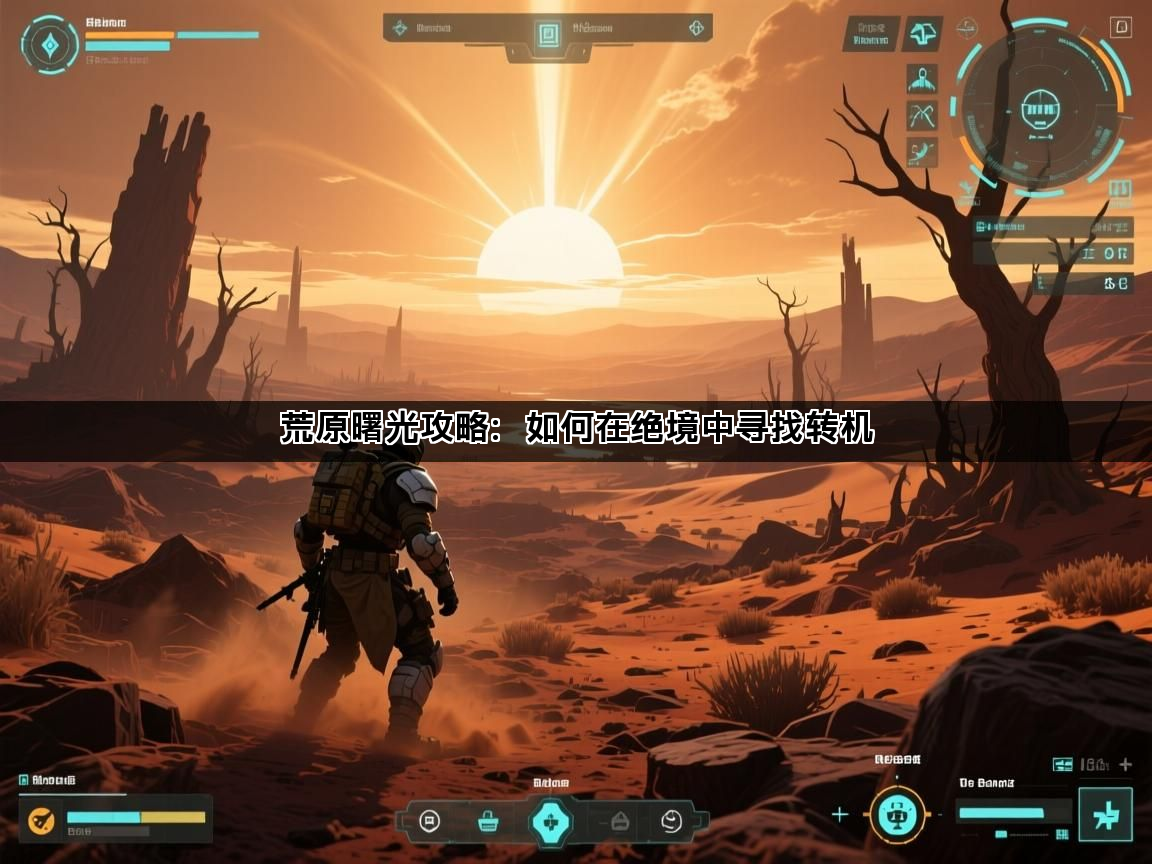
Task: Open the small square icon above the radar
Action: tap(1120, 27)
